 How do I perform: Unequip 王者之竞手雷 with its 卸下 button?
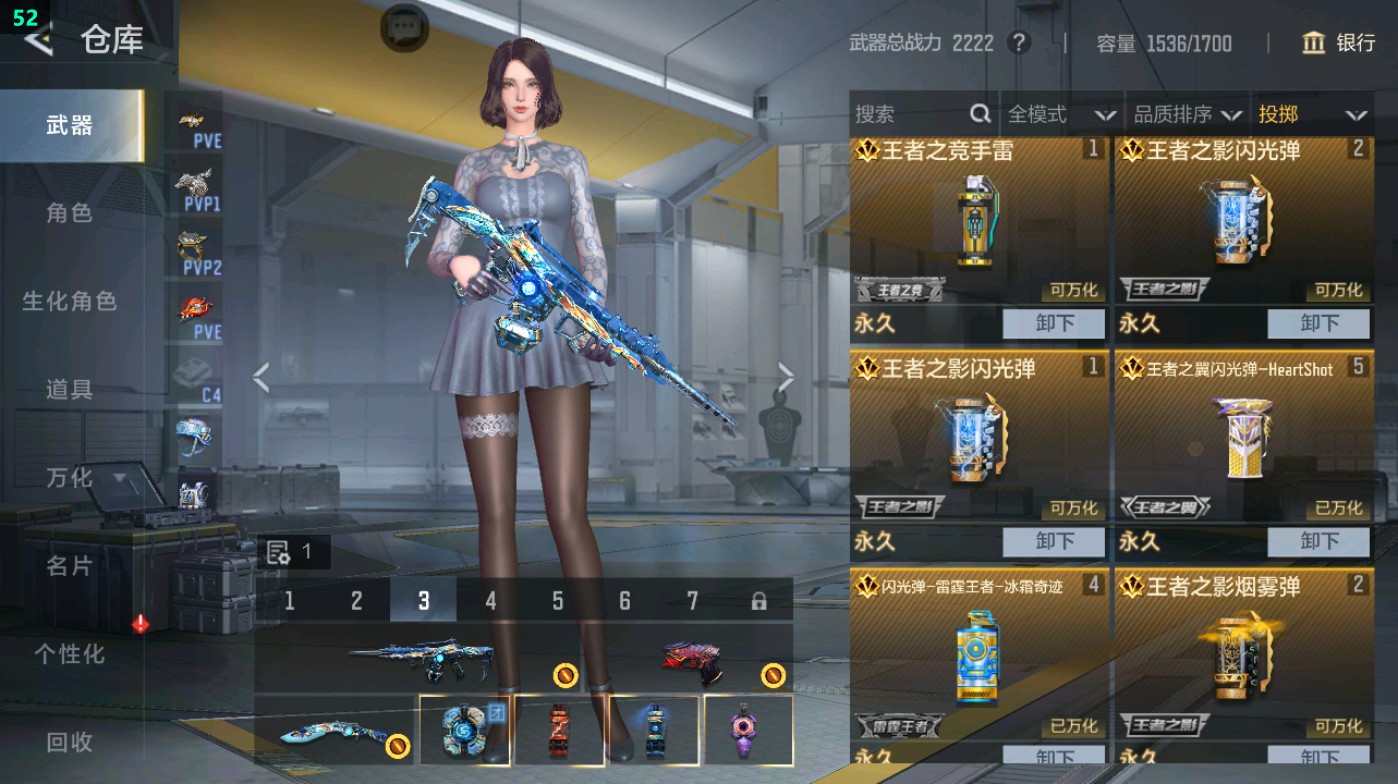[1052, 323]
